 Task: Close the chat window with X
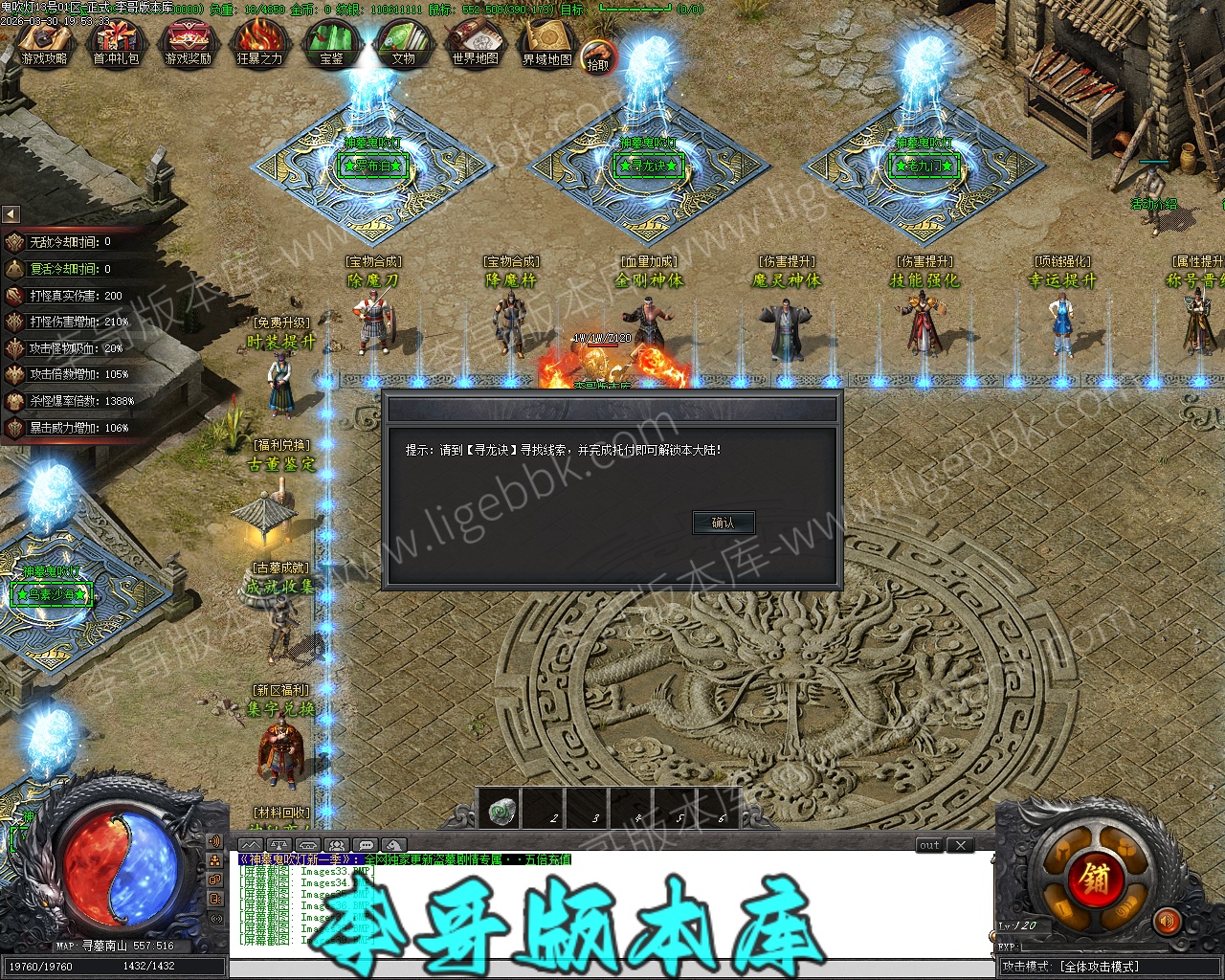961,845
